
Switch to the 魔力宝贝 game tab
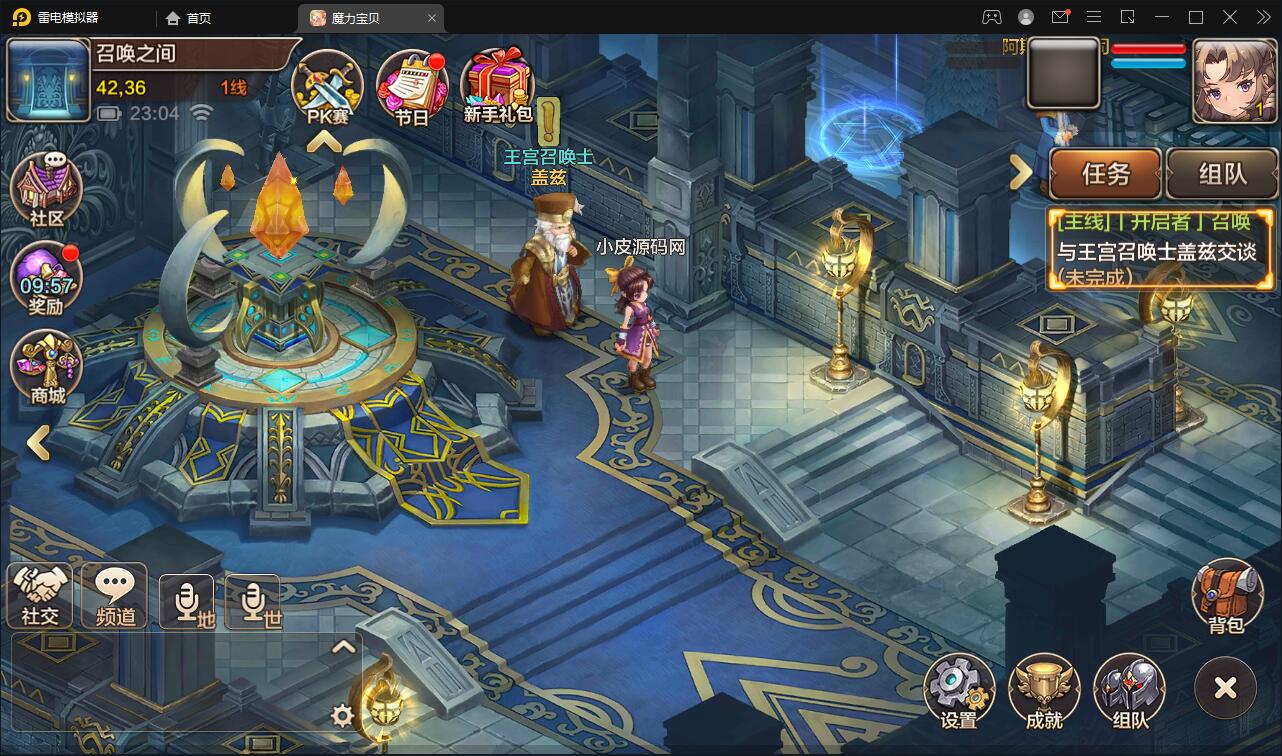coord(359,17)
